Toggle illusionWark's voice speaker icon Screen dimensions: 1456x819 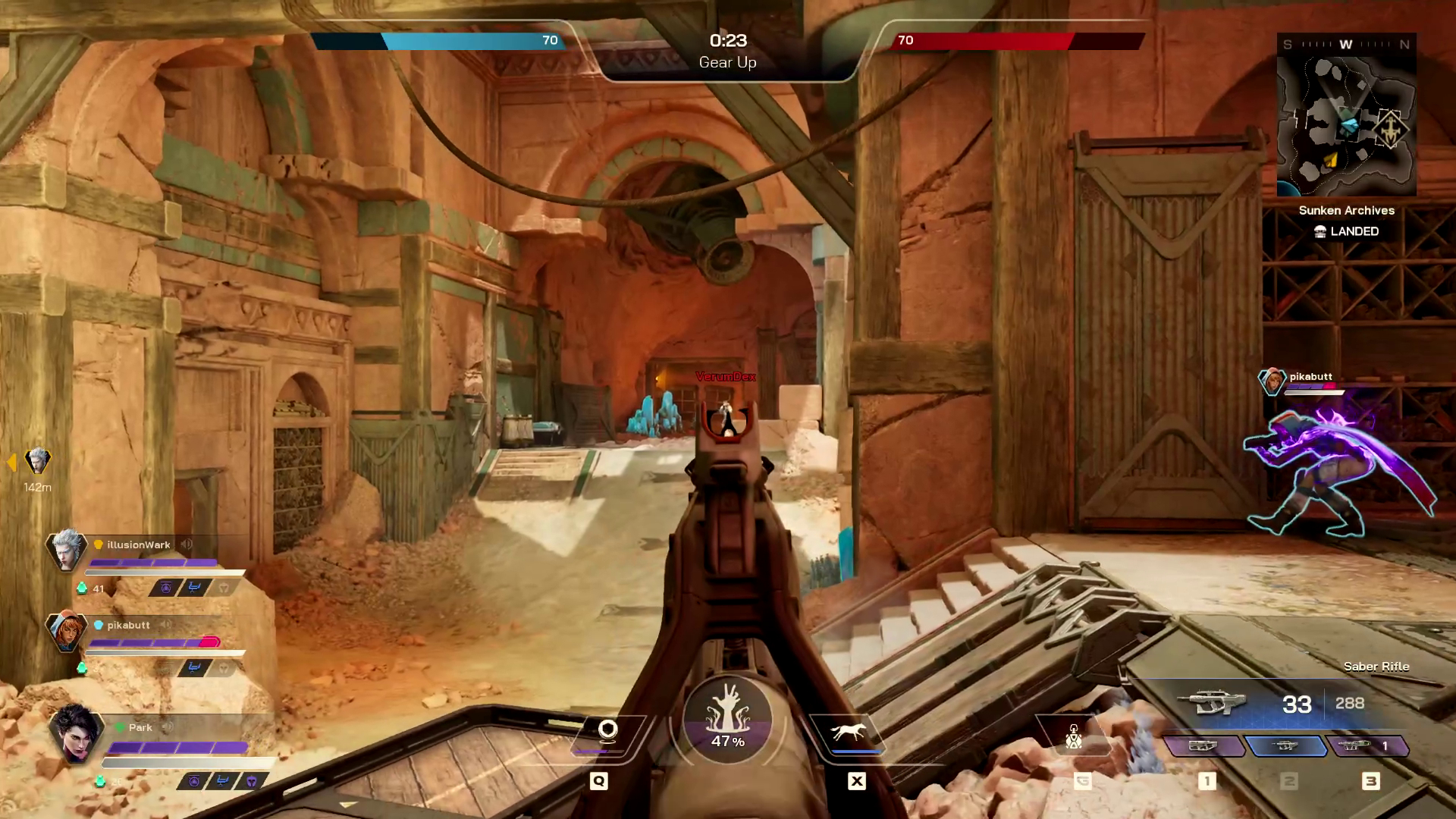tap(187, 544)
